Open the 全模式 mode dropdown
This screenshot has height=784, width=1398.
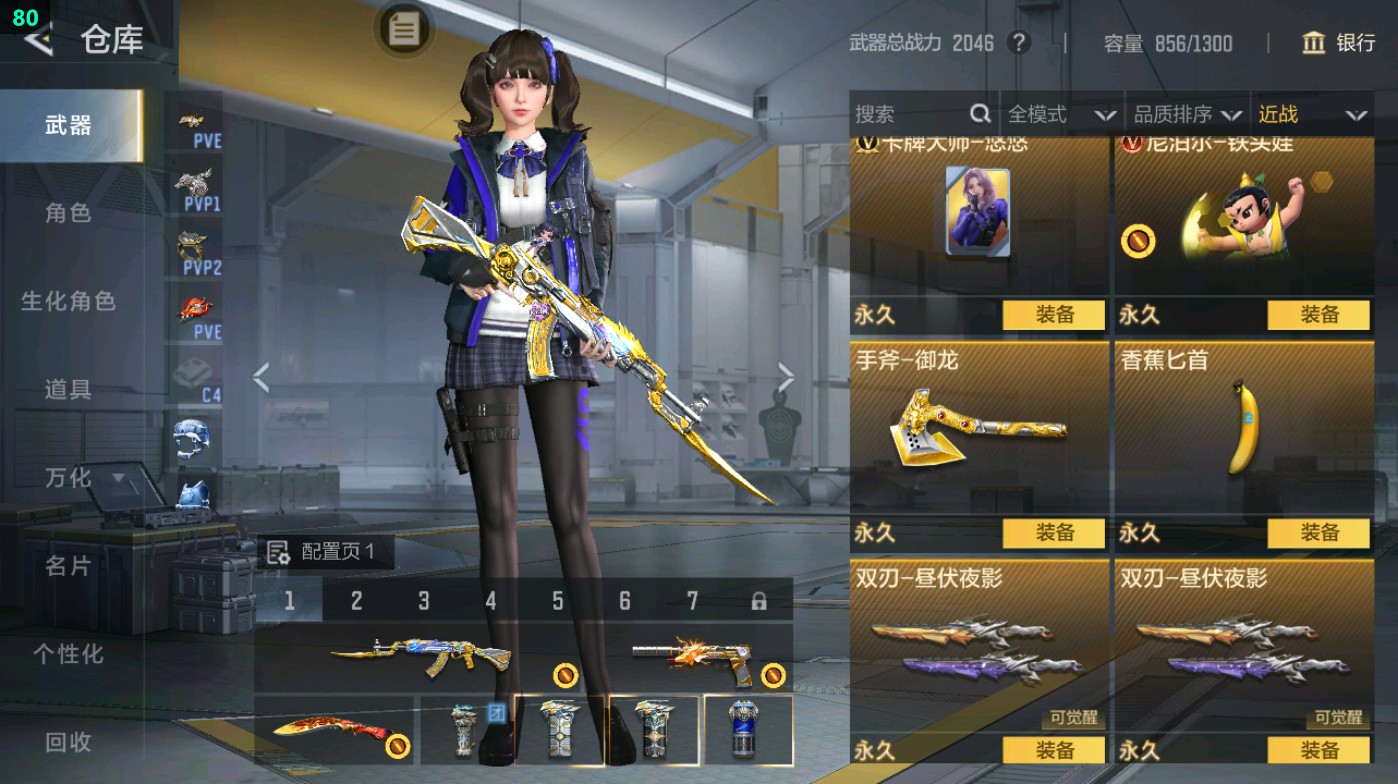coord(1060,115)
